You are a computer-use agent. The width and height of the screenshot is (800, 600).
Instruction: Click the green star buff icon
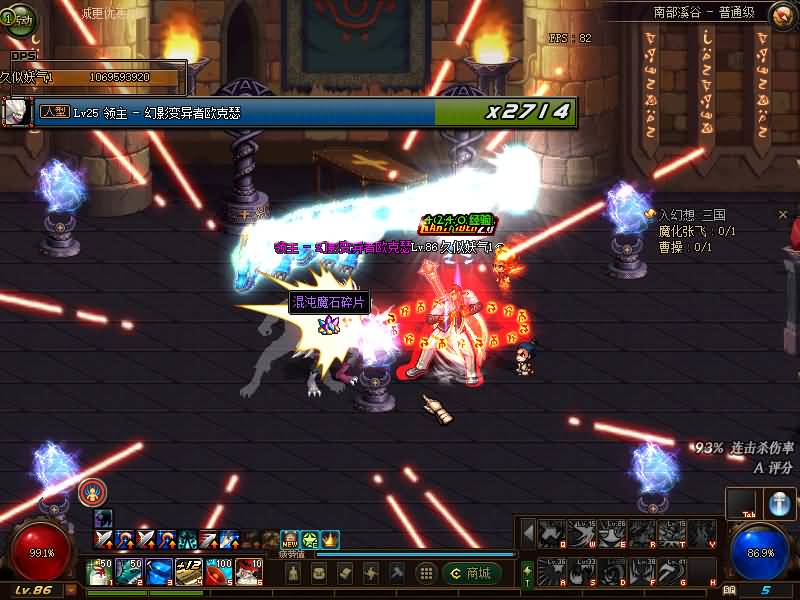(x=310, y=540)
